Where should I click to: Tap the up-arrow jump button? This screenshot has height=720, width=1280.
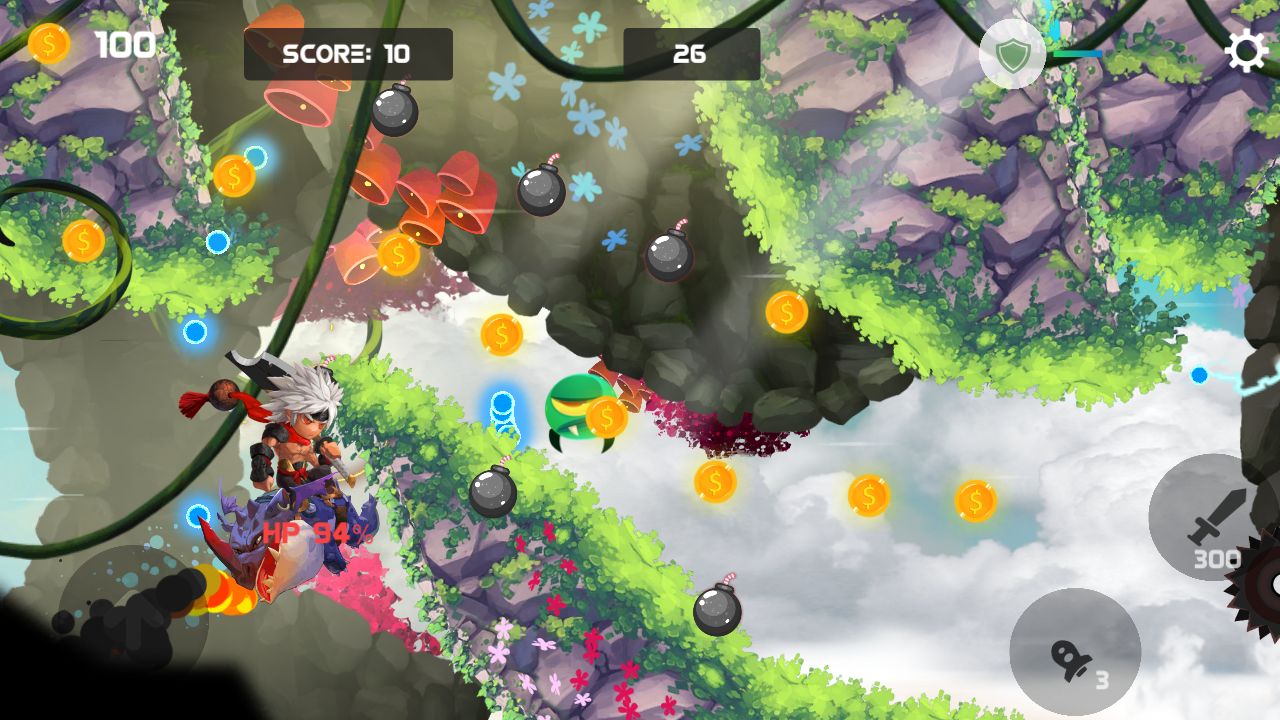132,622
